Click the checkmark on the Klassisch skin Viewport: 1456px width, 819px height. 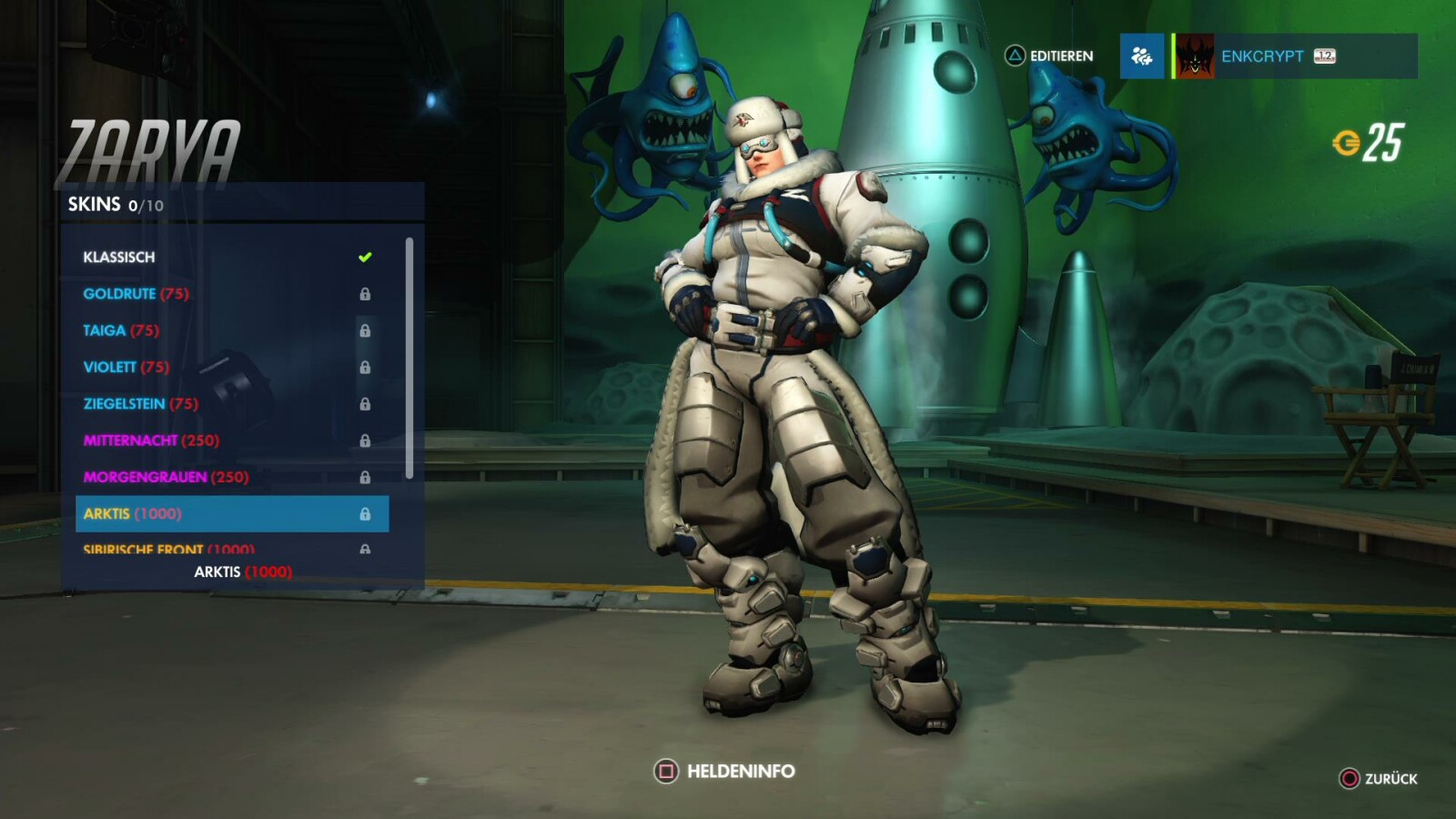pyautogui.click(x=366, y=257)
